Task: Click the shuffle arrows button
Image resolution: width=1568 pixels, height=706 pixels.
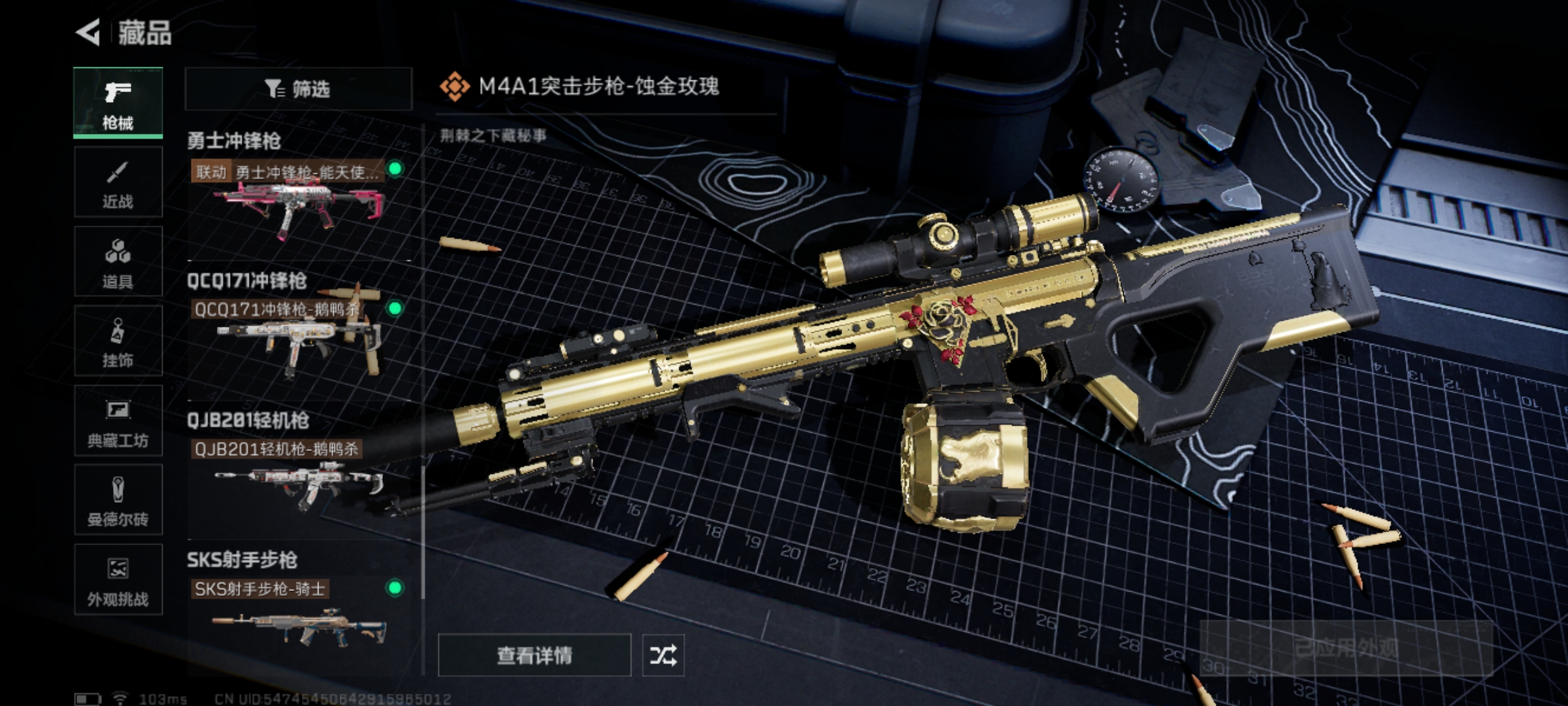Action: click(x=663, y=655)
